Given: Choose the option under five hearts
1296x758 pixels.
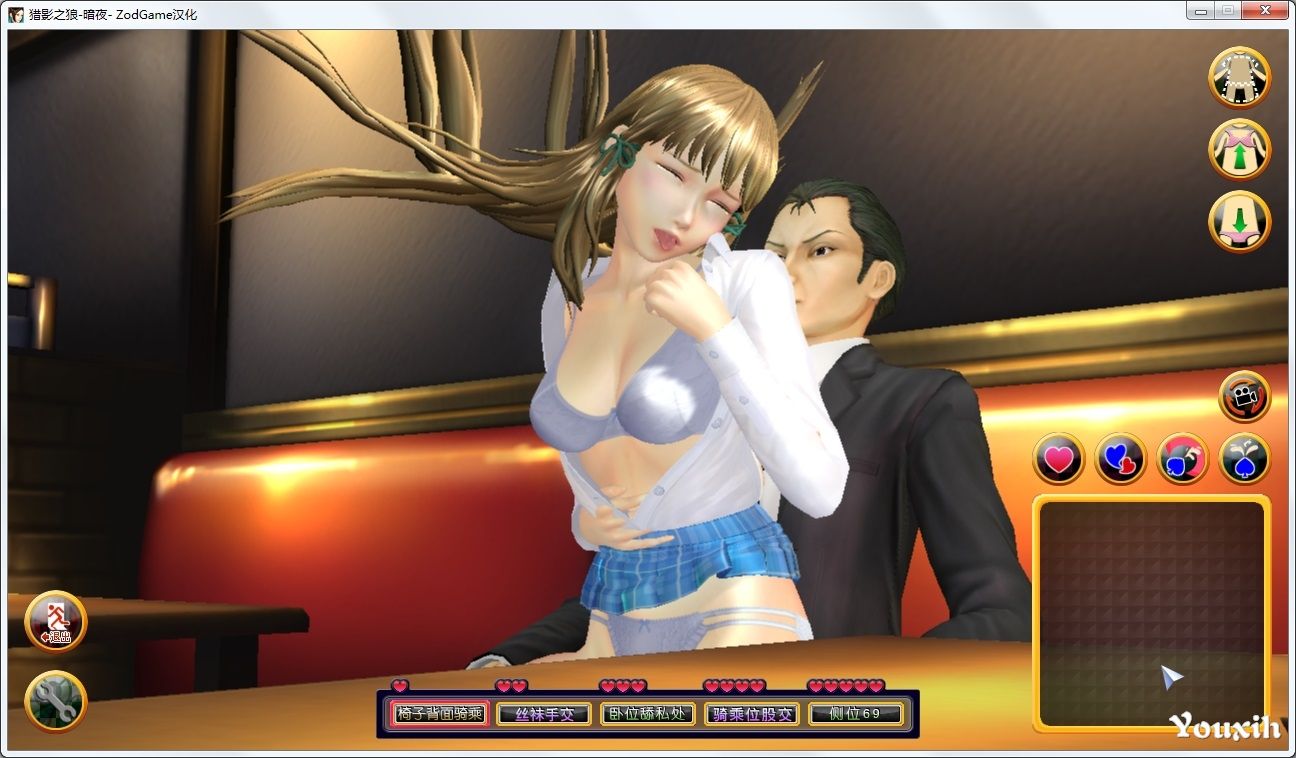Looking at the screenshot, I should (x=856, y=714).
